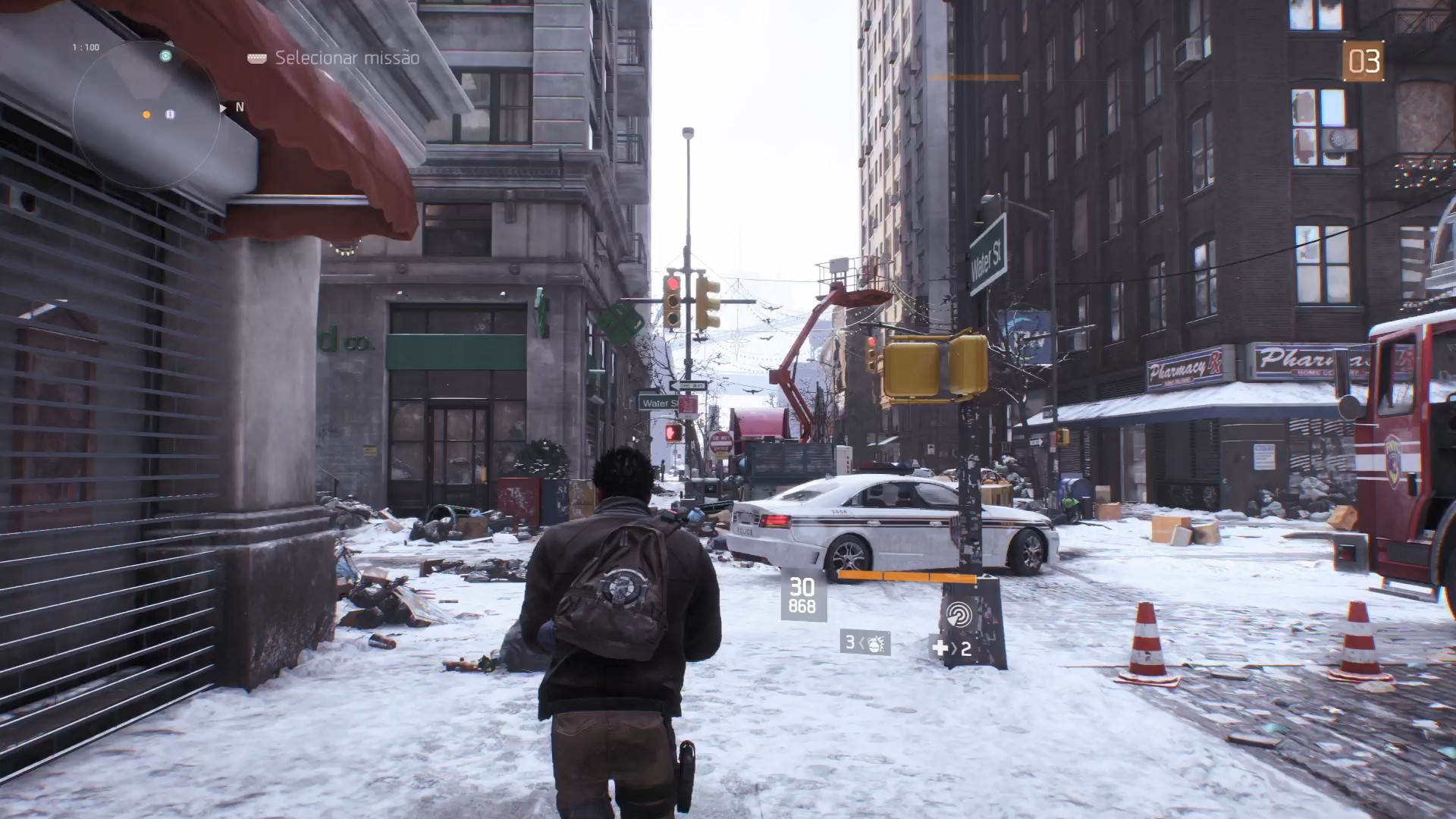Click the green marker on the minimap
The width and height of the screenshot is (1456, 819).
tap(165, 55)
